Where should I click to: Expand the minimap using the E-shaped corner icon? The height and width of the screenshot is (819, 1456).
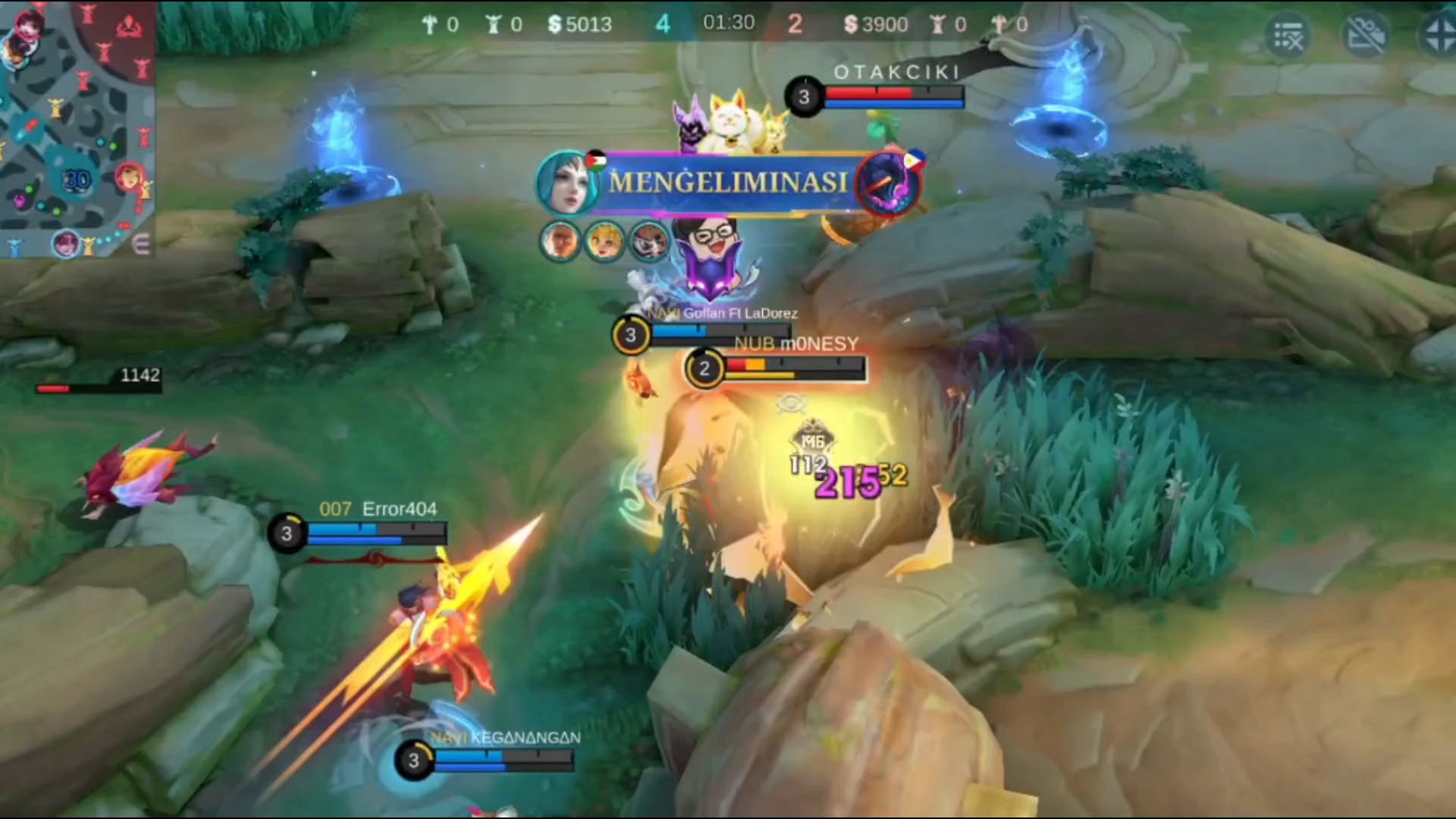(x=141, y=244)
